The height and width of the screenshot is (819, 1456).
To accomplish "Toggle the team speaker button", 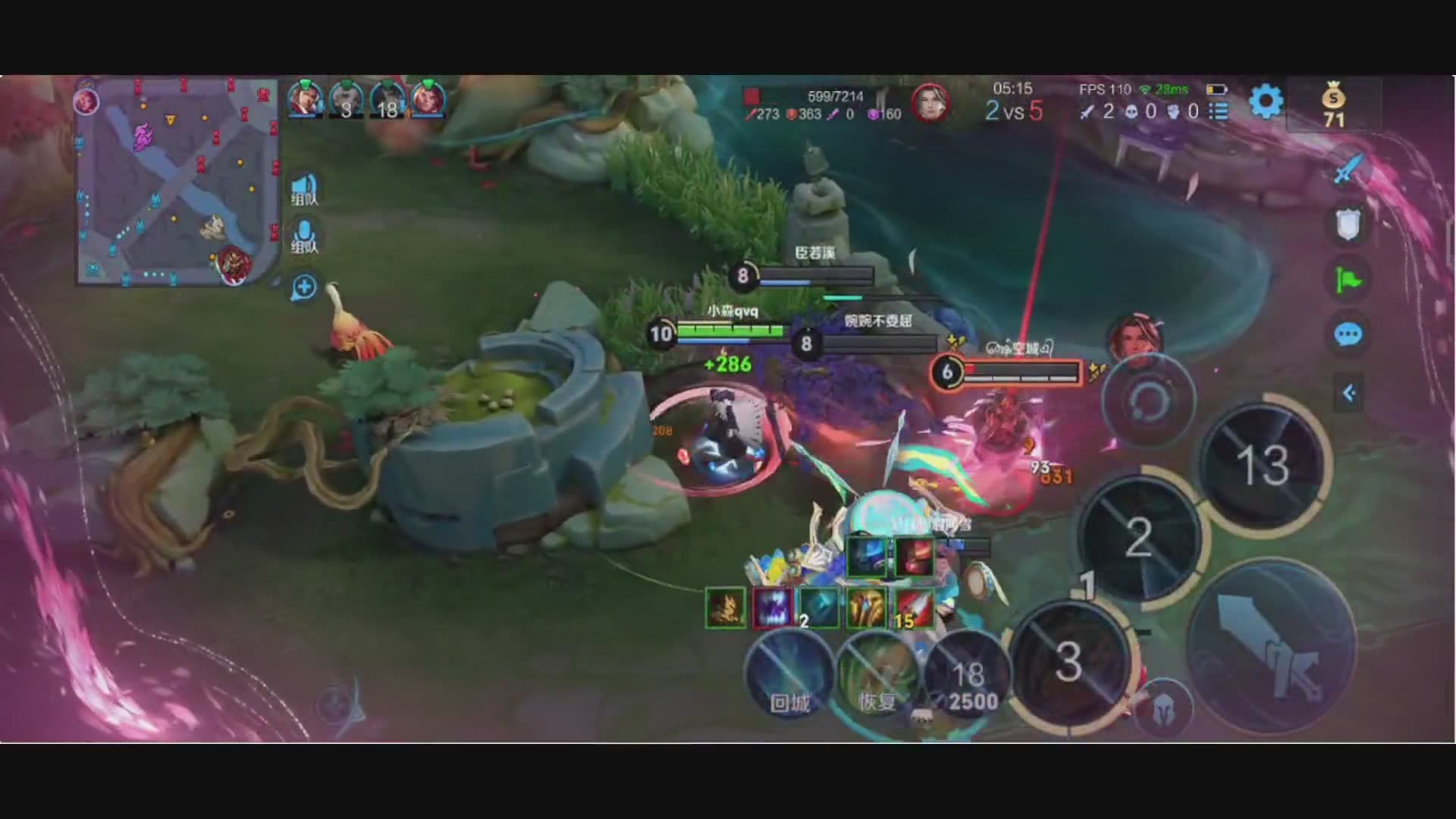I will tap(304, 190).
